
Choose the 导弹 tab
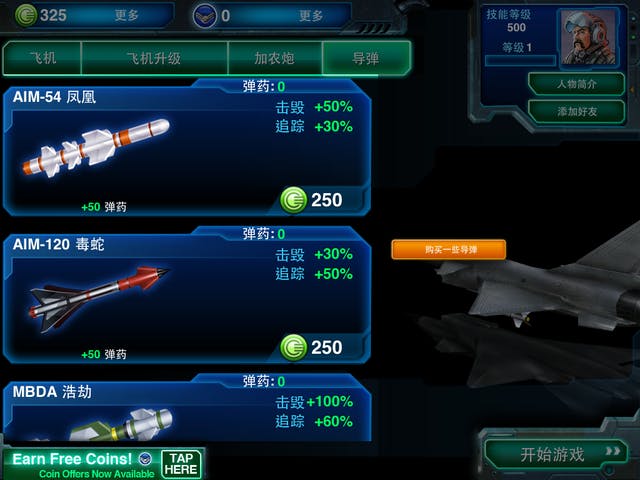[x=366, y=59]
